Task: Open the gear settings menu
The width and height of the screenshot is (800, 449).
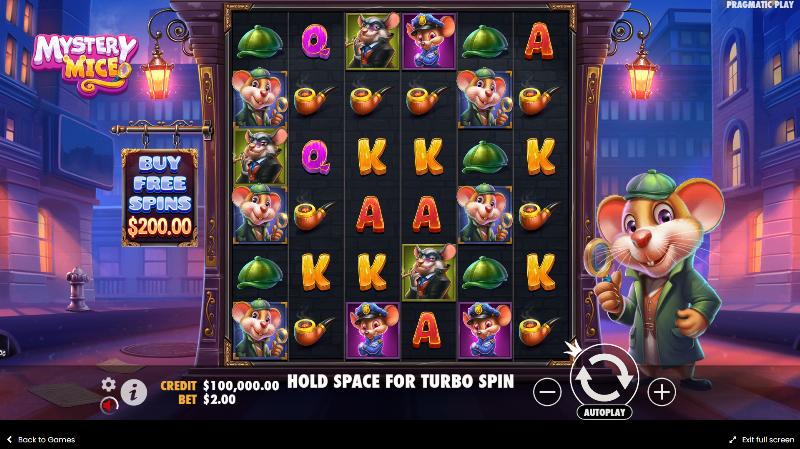Action: [x=109, y=384]
